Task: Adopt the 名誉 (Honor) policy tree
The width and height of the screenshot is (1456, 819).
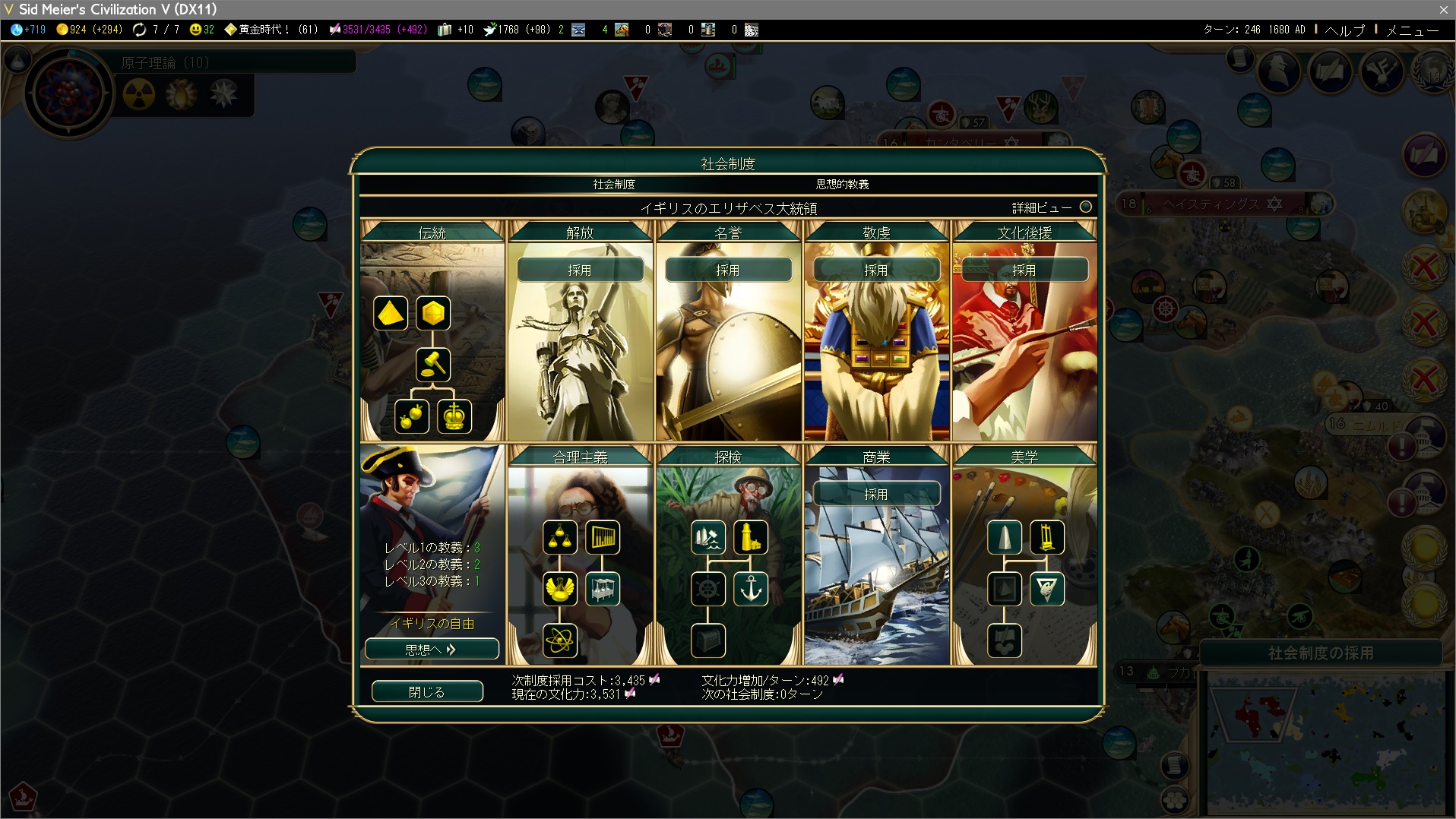Action: pyautogui.click(x=728, y=270)
